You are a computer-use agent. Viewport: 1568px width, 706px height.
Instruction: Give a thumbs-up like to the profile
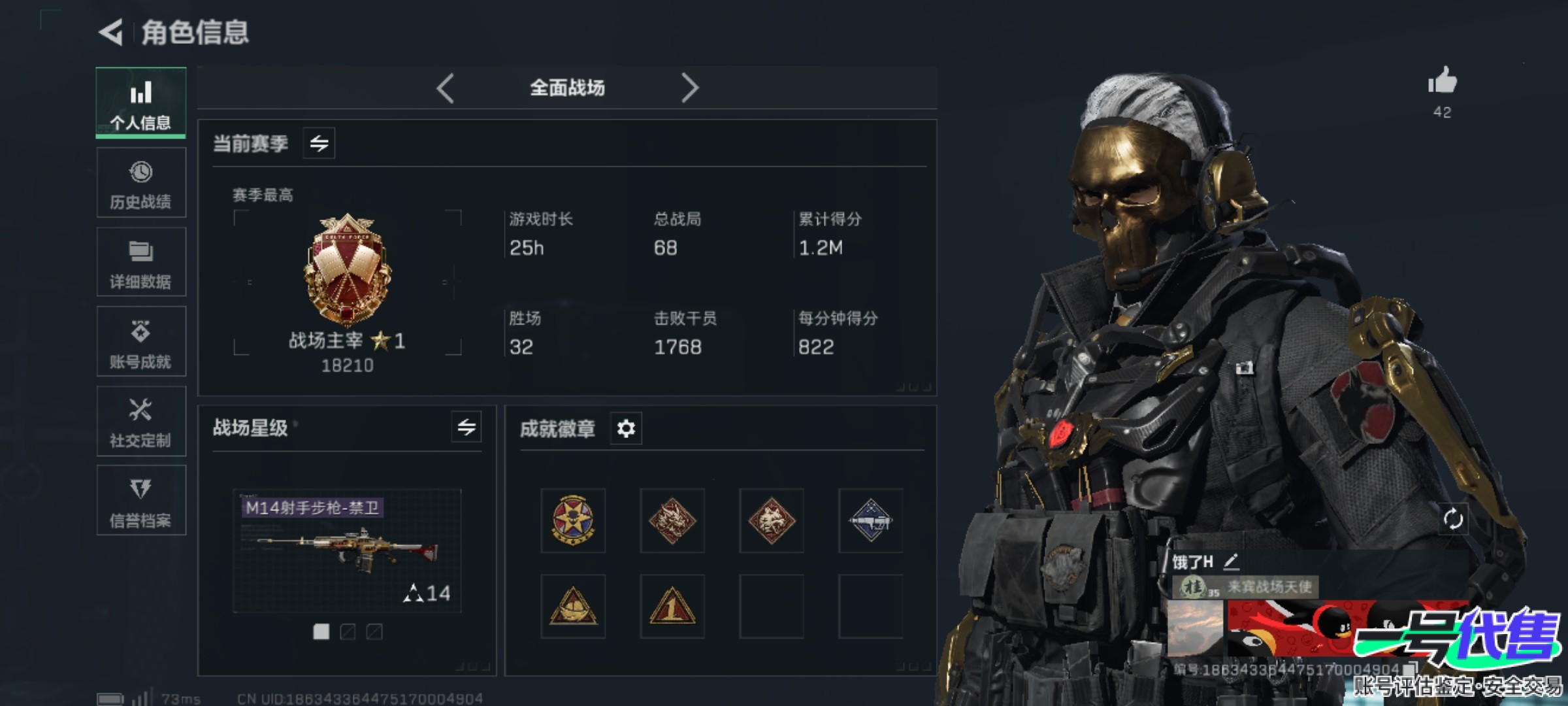coord(1442,82)
